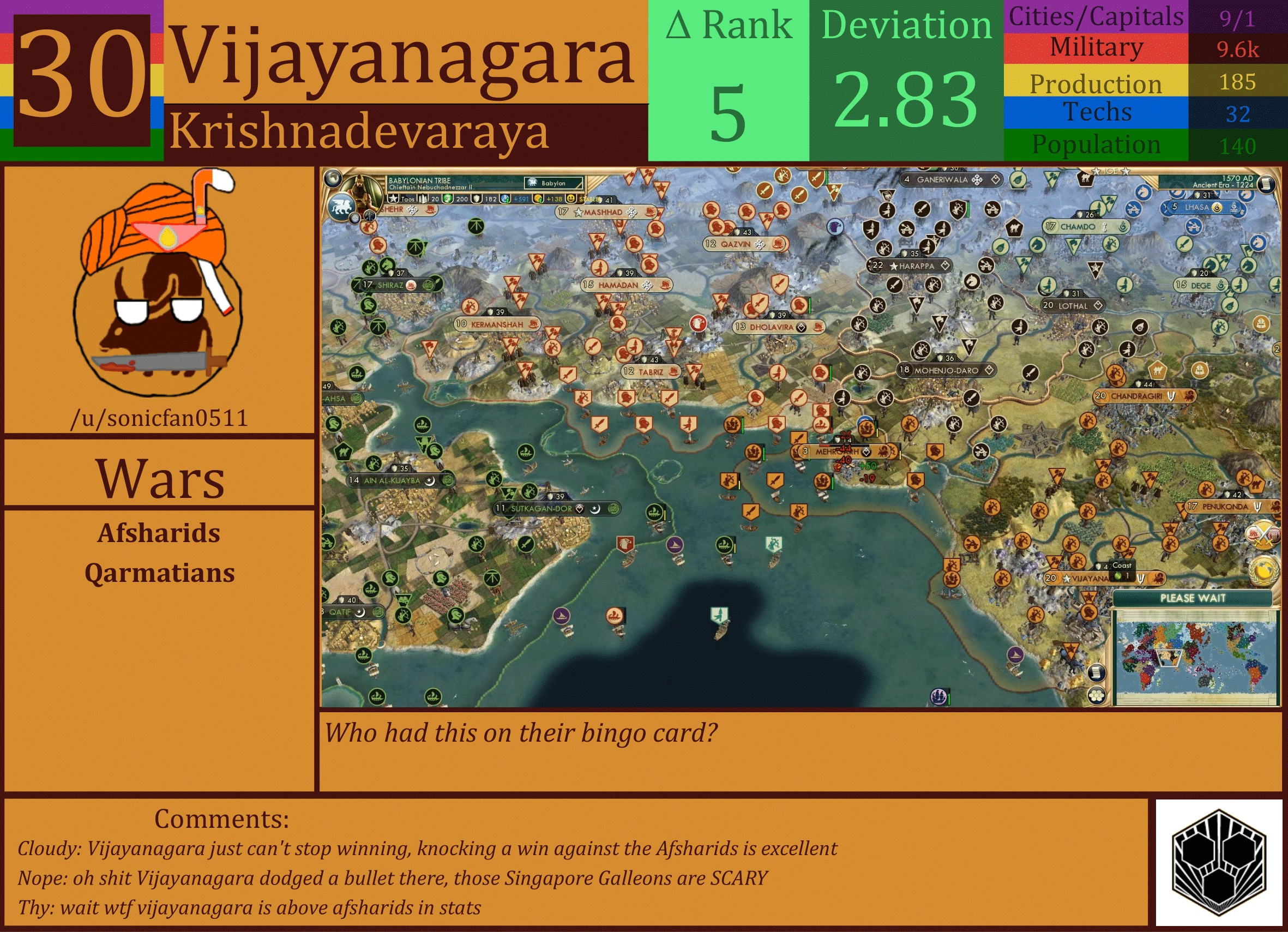Click the science beaker icon showing +591
The width and height of the screenshot is (1288, 932).
click(504, 200)
